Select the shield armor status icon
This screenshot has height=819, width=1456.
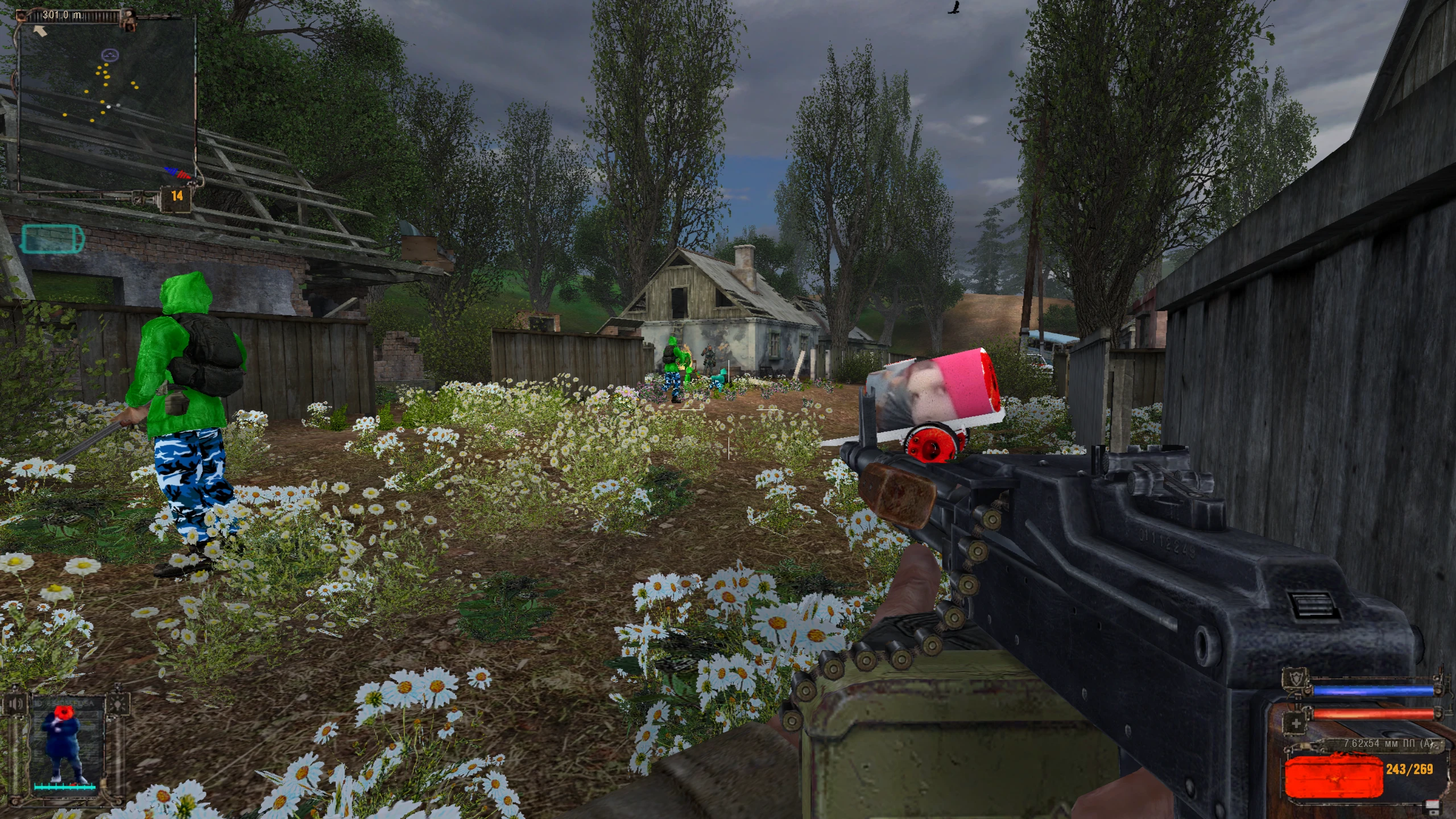click(x=1296, y=677)
